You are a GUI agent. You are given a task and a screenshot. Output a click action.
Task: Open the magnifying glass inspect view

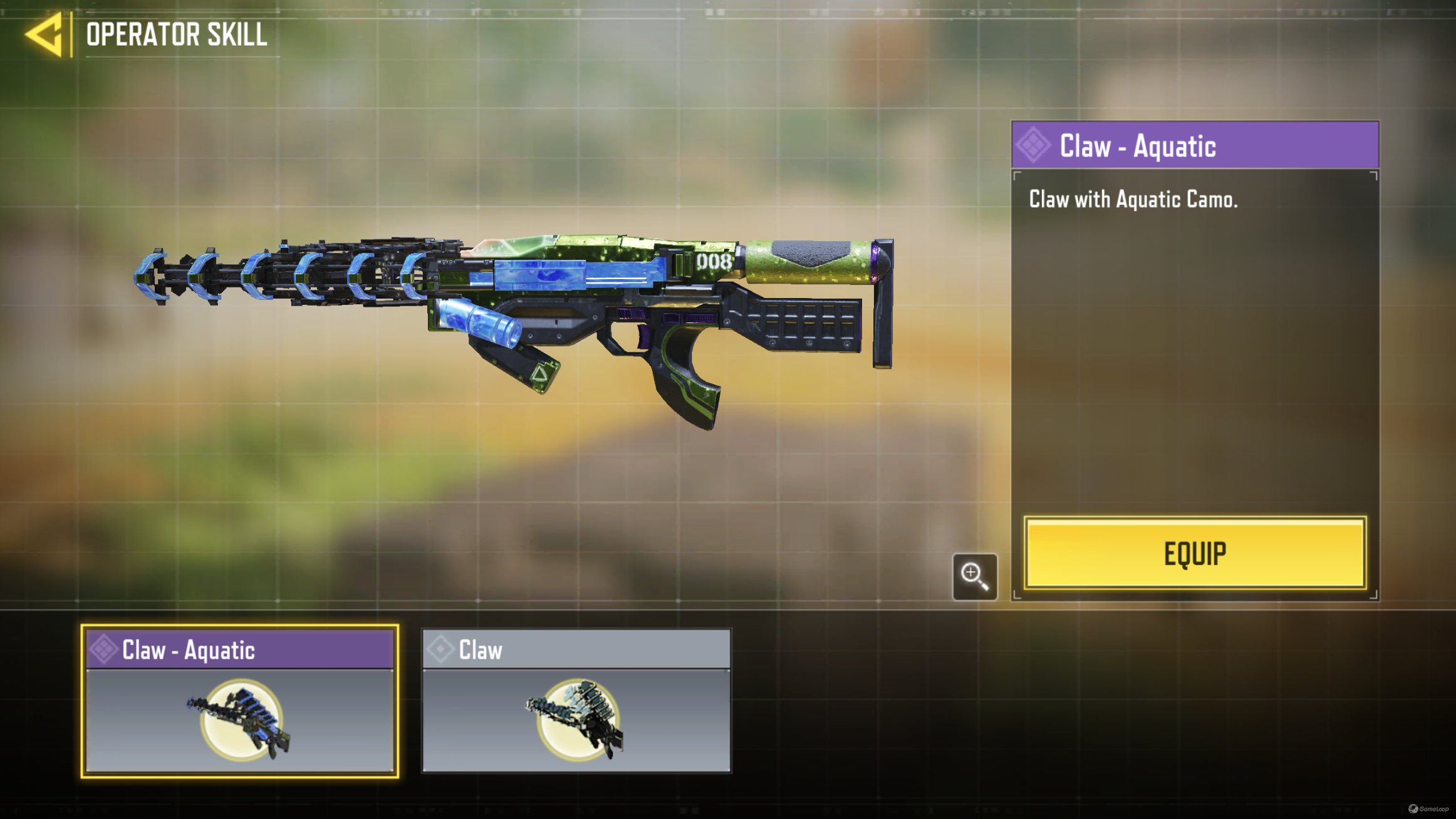pos(974,576)
